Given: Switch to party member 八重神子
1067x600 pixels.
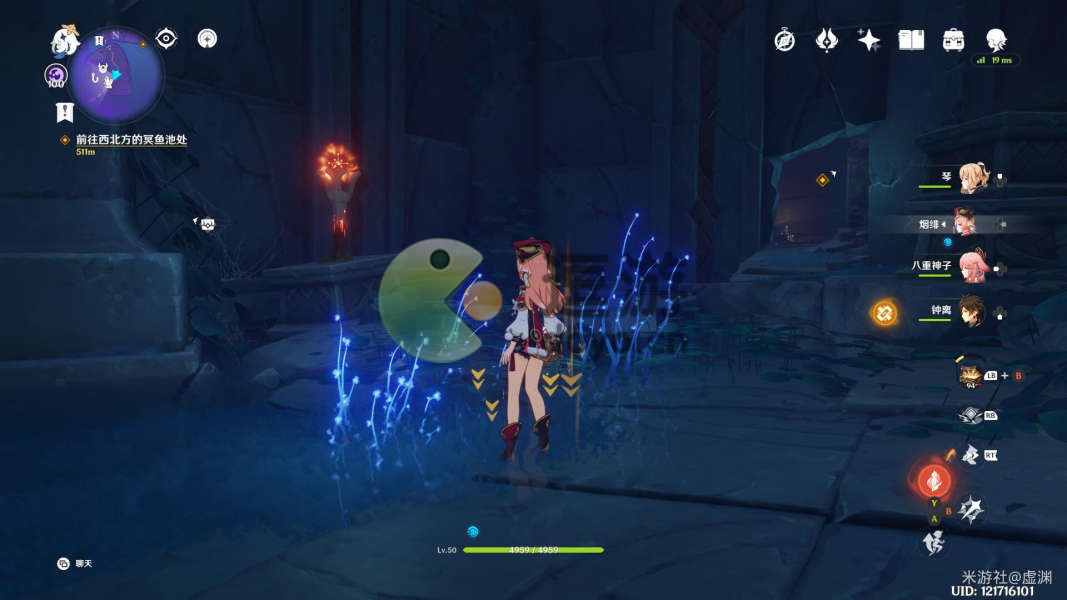Looking at the screenshot, I should click(x=971, y=266).
